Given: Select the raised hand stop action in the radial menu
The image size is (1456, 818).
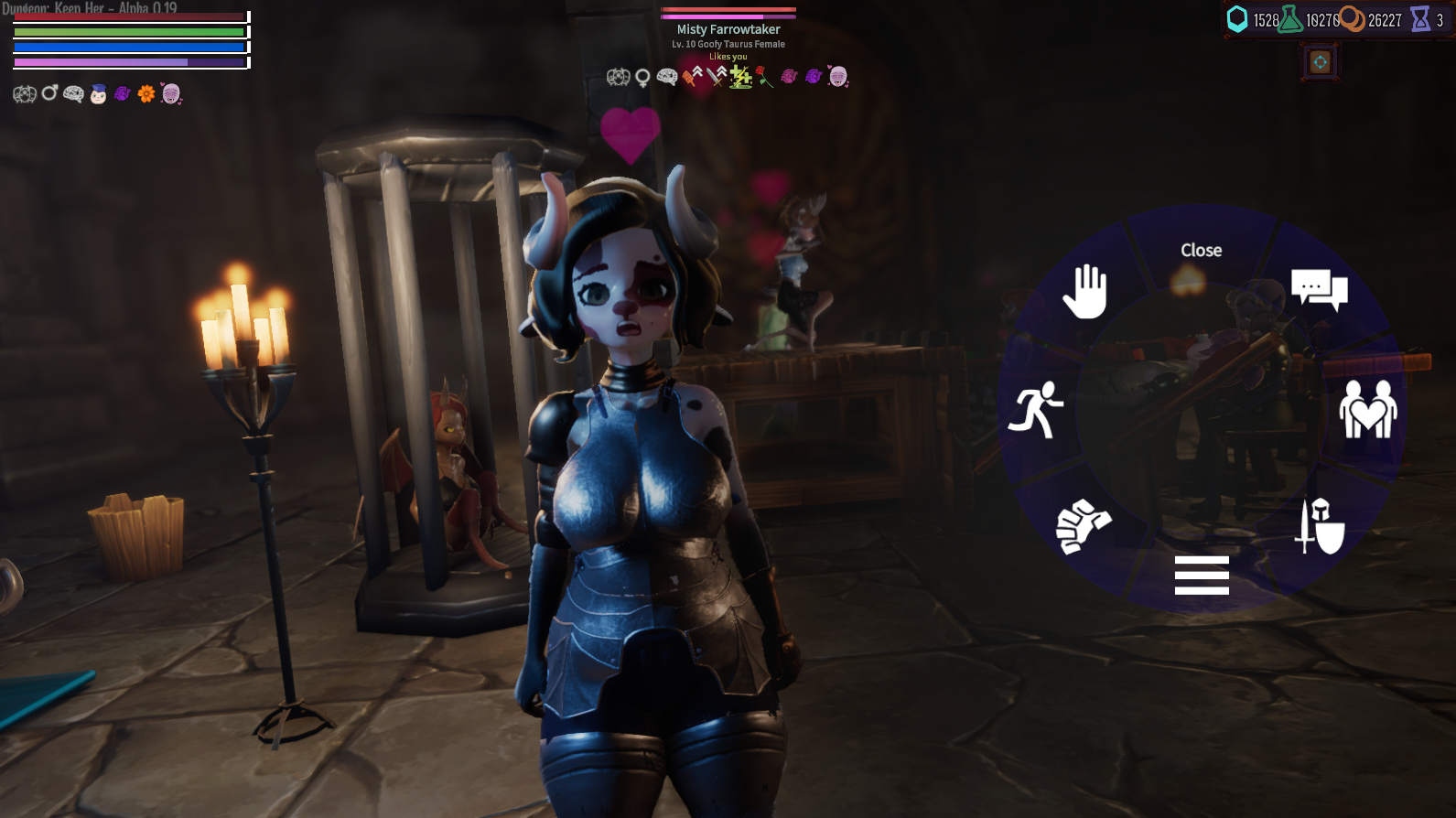Looking at the screenshot, I should 1088,290.
